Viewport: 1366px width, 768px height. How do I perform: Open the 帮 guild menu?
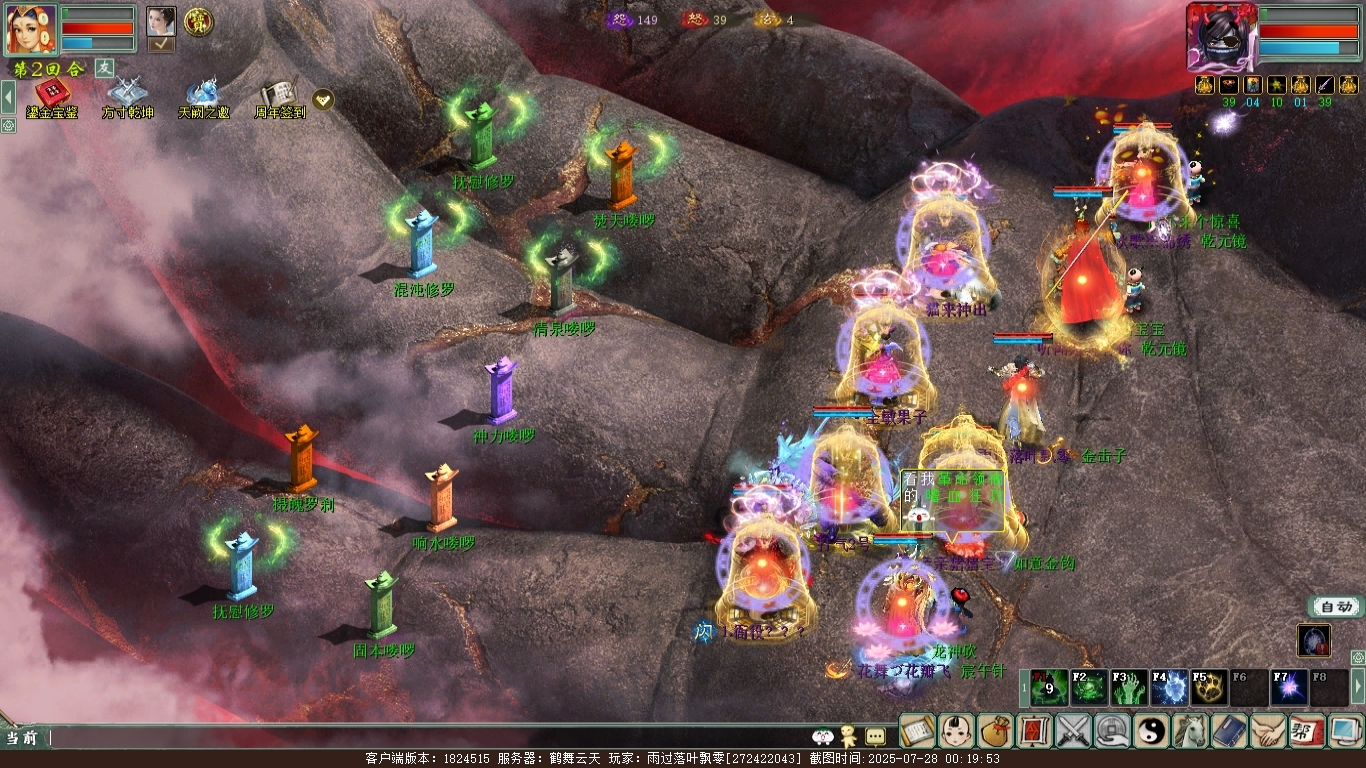coord(1308,731)
